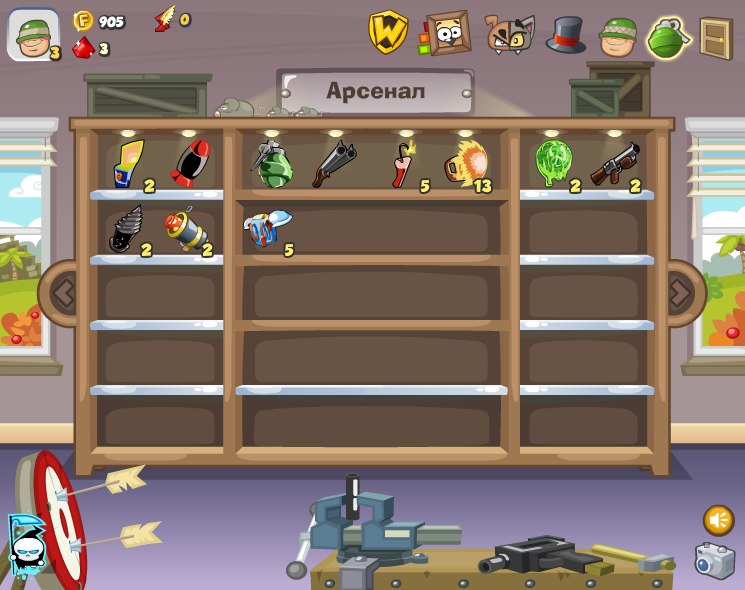Select the black drill weapon
The height and width of the screenshot is (590, 745).
coord(126,229)
